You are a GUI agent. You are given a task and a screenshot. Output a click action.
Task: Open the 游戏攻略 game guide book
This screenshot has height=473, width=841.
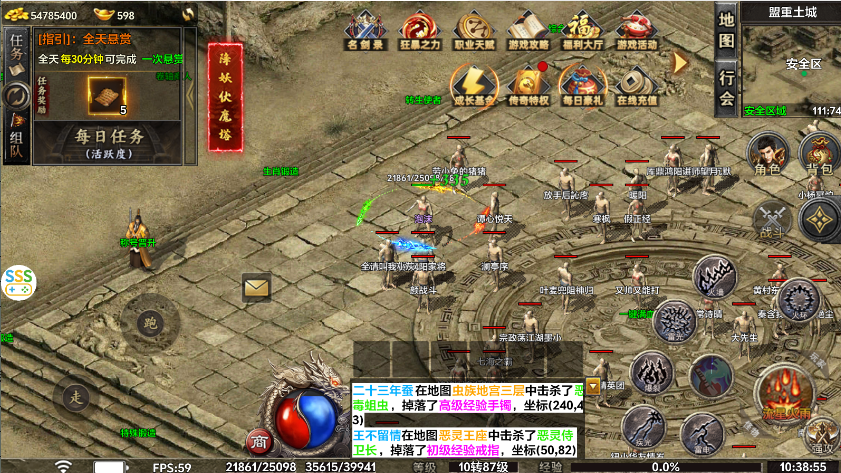click(x=527, y=29)
